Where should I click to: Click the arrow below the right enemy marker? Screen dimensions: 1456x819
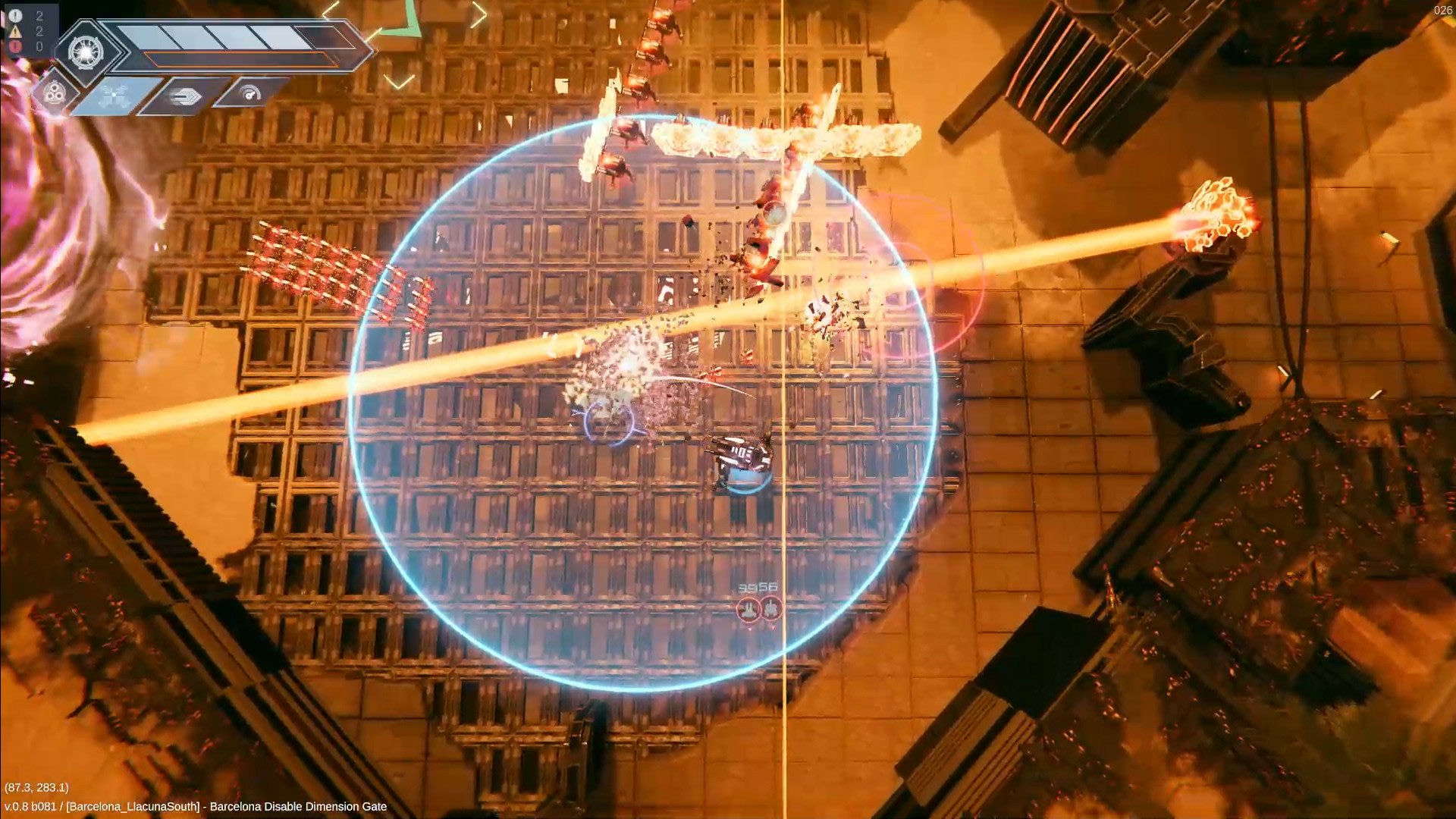coord(773,628)
